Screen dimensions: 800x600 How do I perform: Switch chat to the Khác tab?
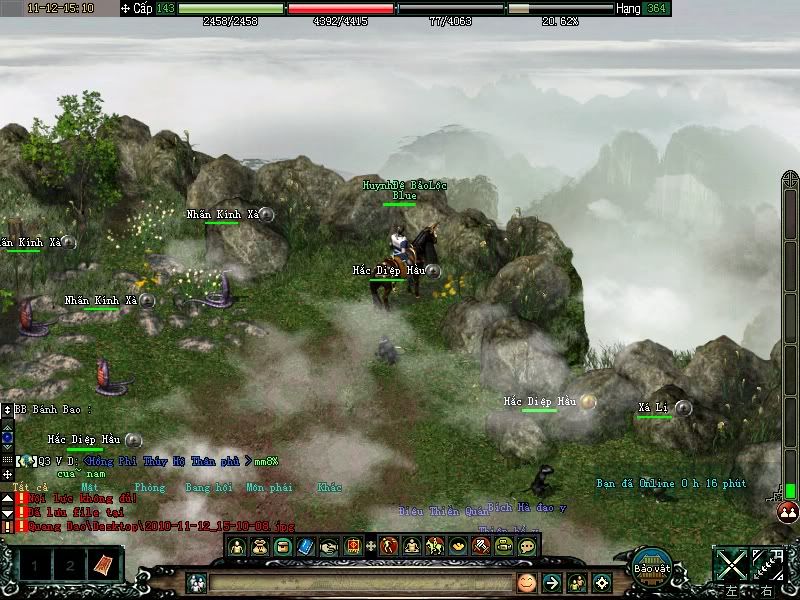coord(329,488)
